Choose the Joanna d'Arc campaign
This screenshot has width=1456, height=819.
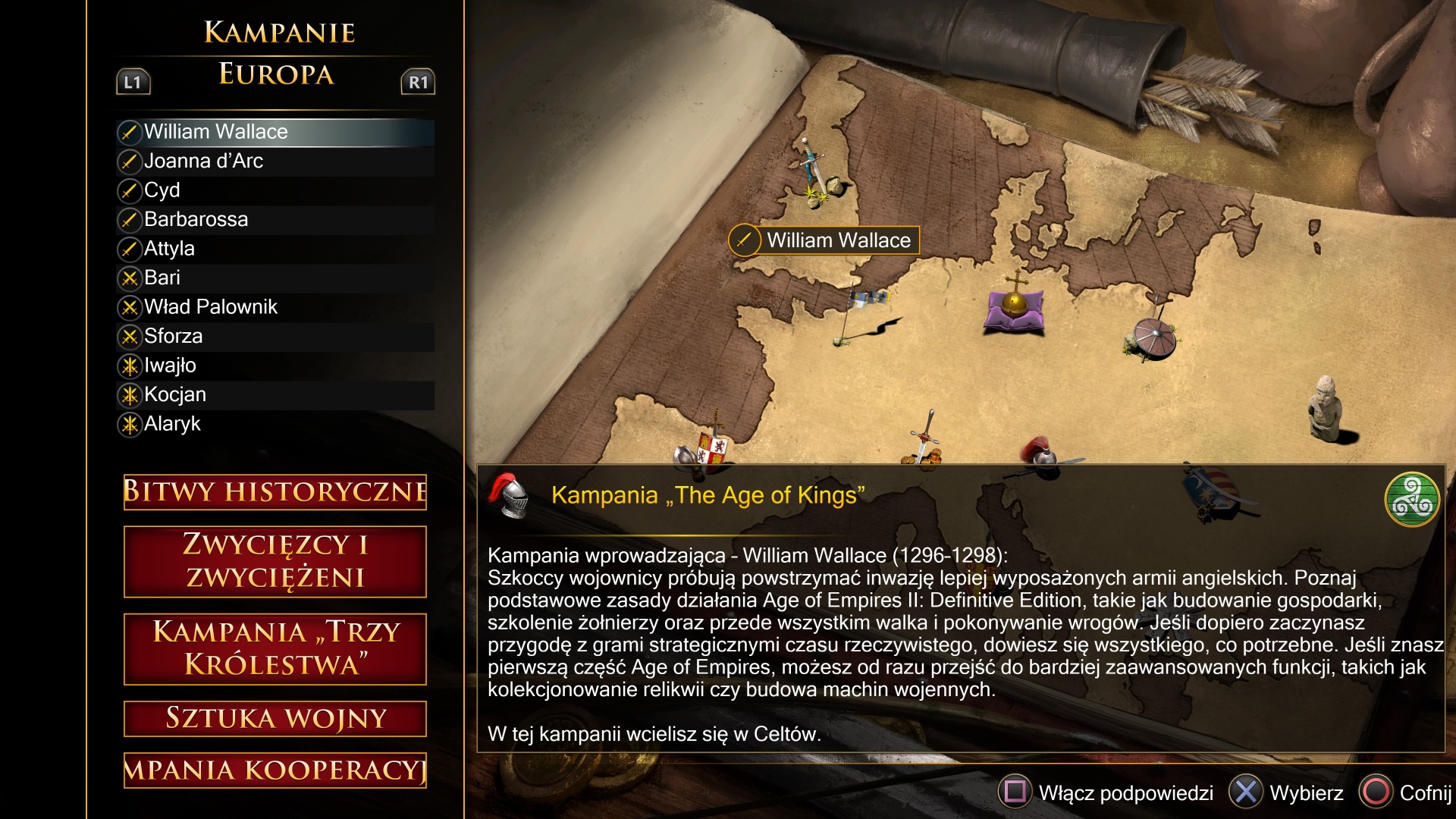[x=203, y=161]
